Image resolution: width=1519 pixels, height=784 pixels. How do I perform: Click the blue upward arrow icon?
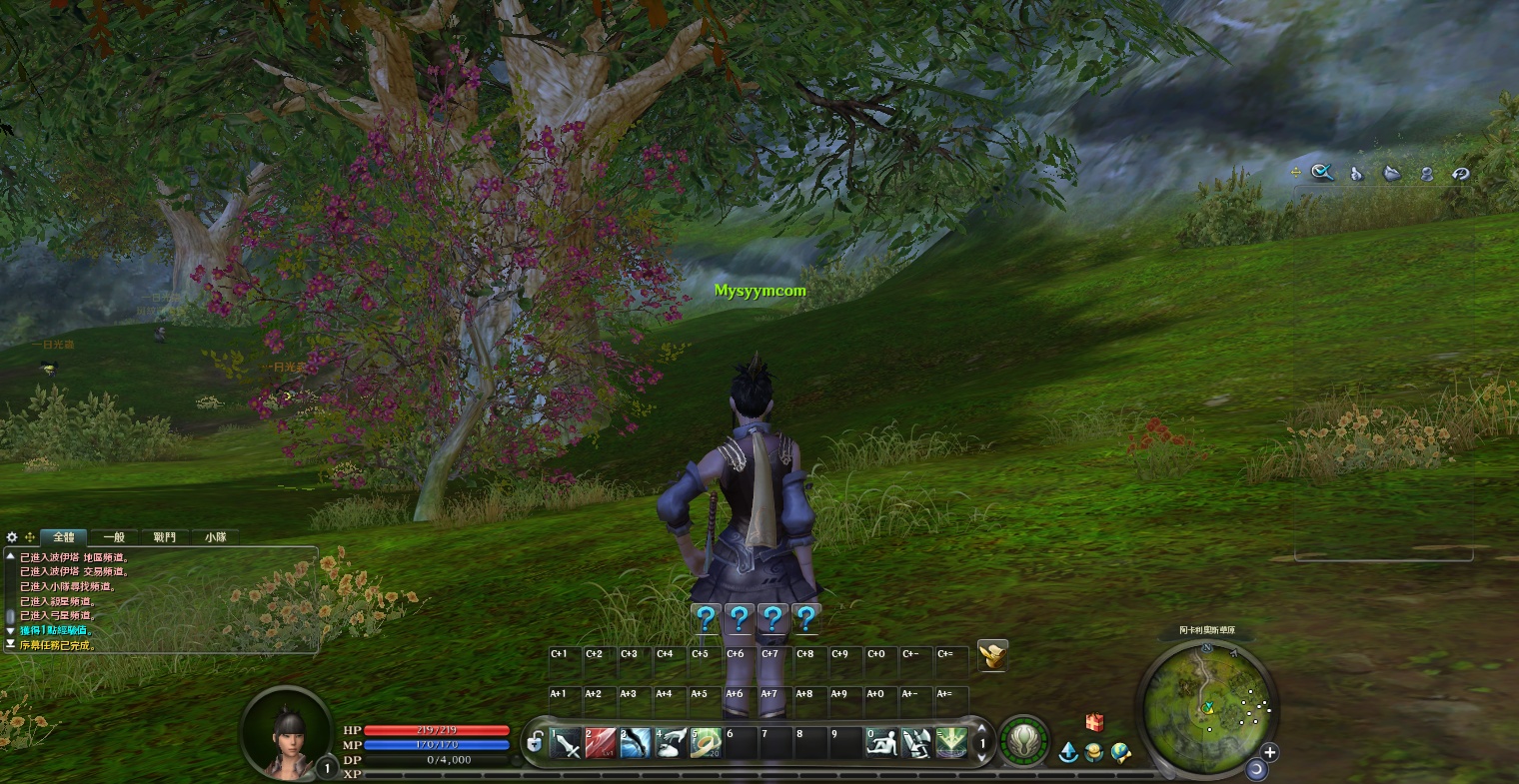1068,752
